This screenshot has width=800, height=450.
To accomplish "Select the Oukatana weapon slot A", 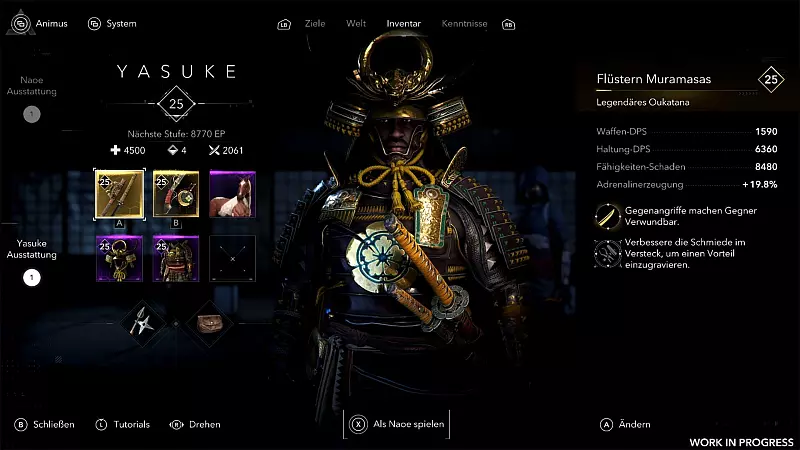I will click(x=119, y=194).
